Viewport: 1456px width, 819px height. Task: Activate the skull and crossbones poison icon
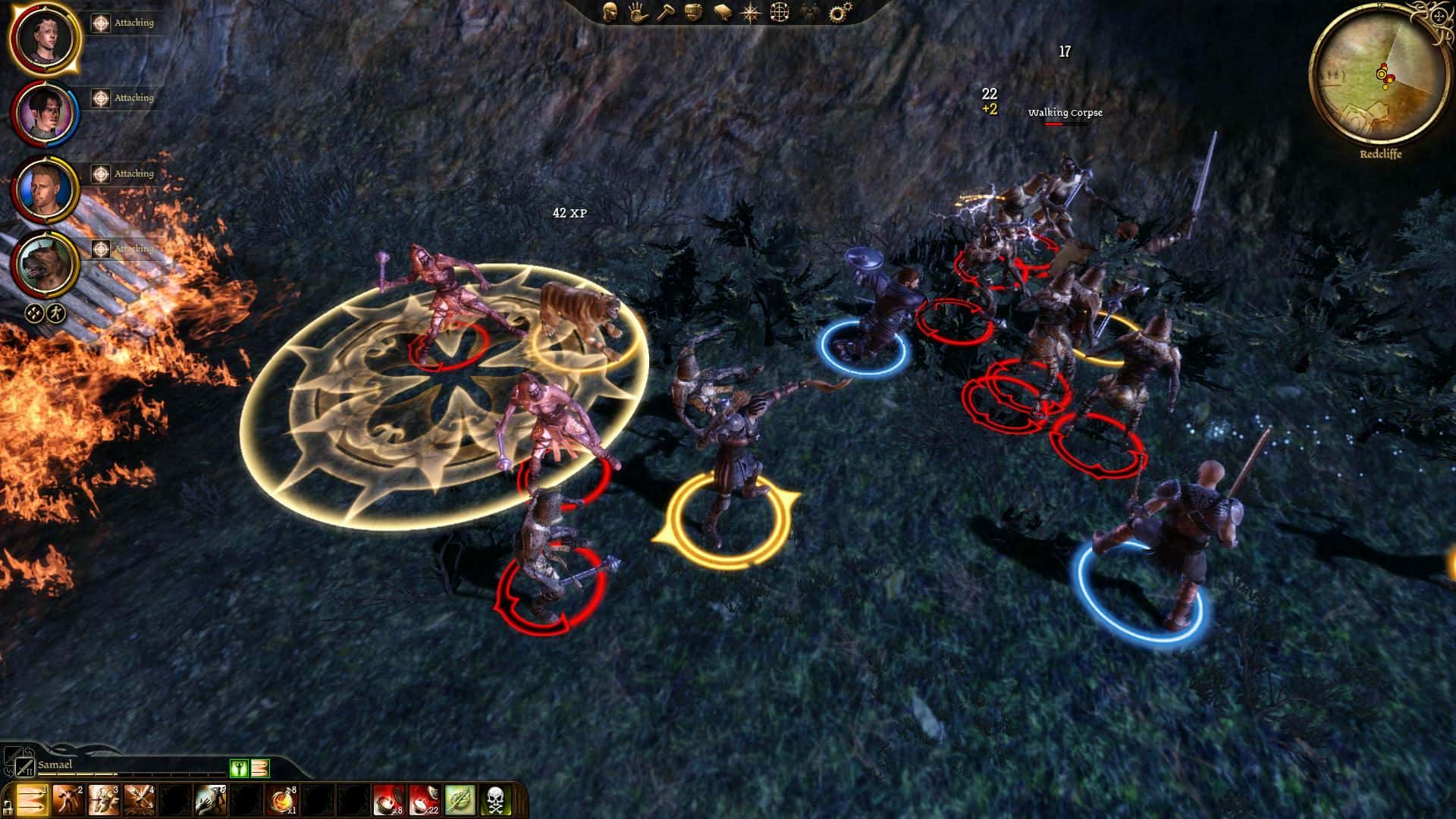[x=495, y=800]
